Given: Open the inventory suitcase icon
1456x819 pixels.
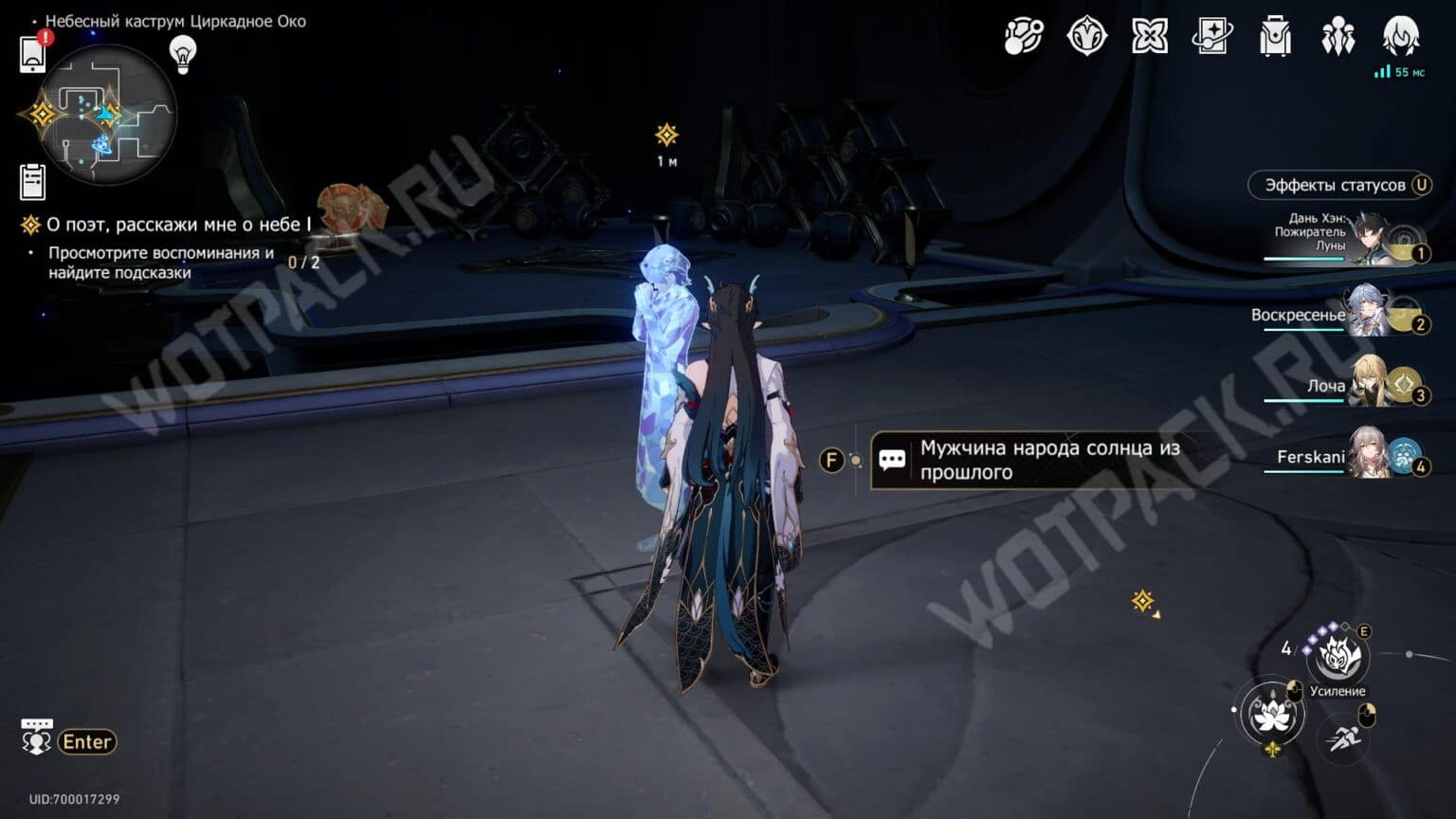Looking at the screenshot, I should pos(1275,38).
